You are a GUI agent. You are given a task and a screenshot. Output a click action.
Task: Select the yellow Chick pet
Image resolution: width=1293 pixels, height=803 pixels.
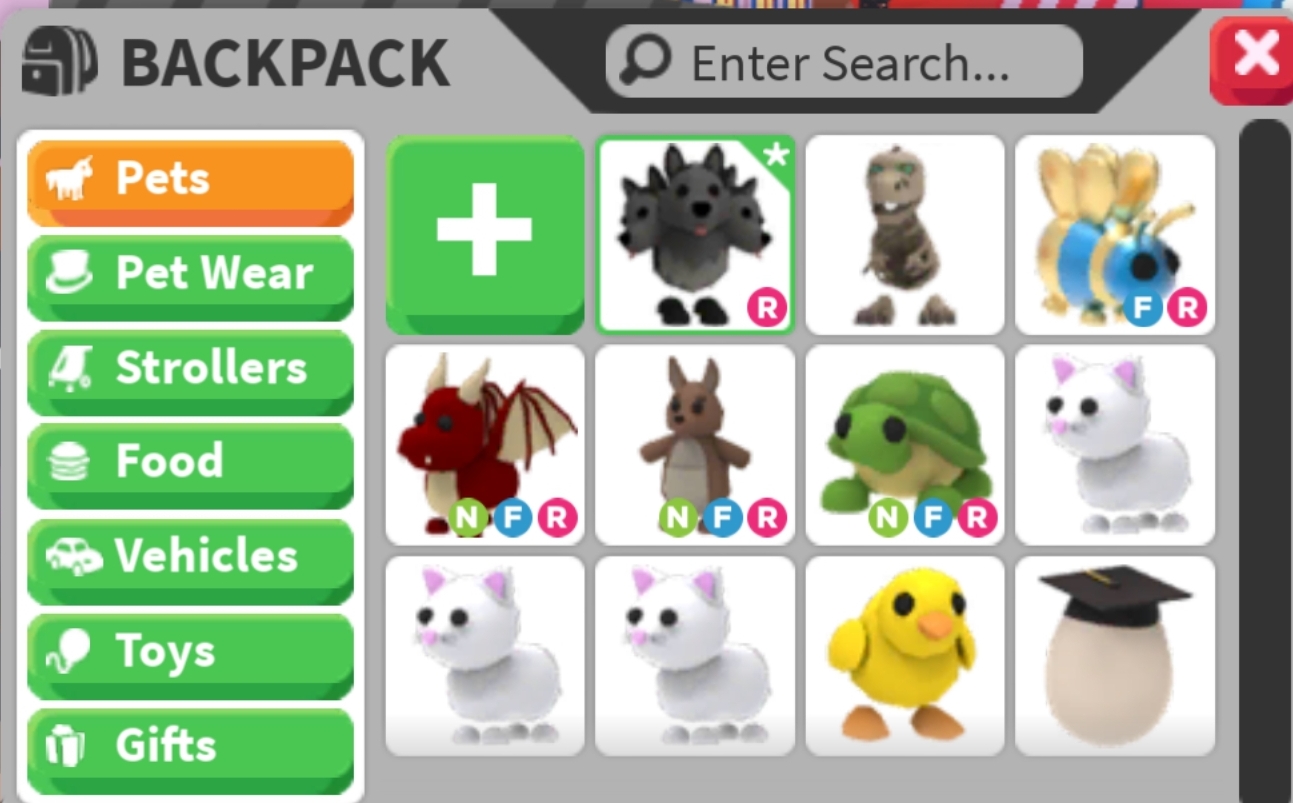[904, 655]
